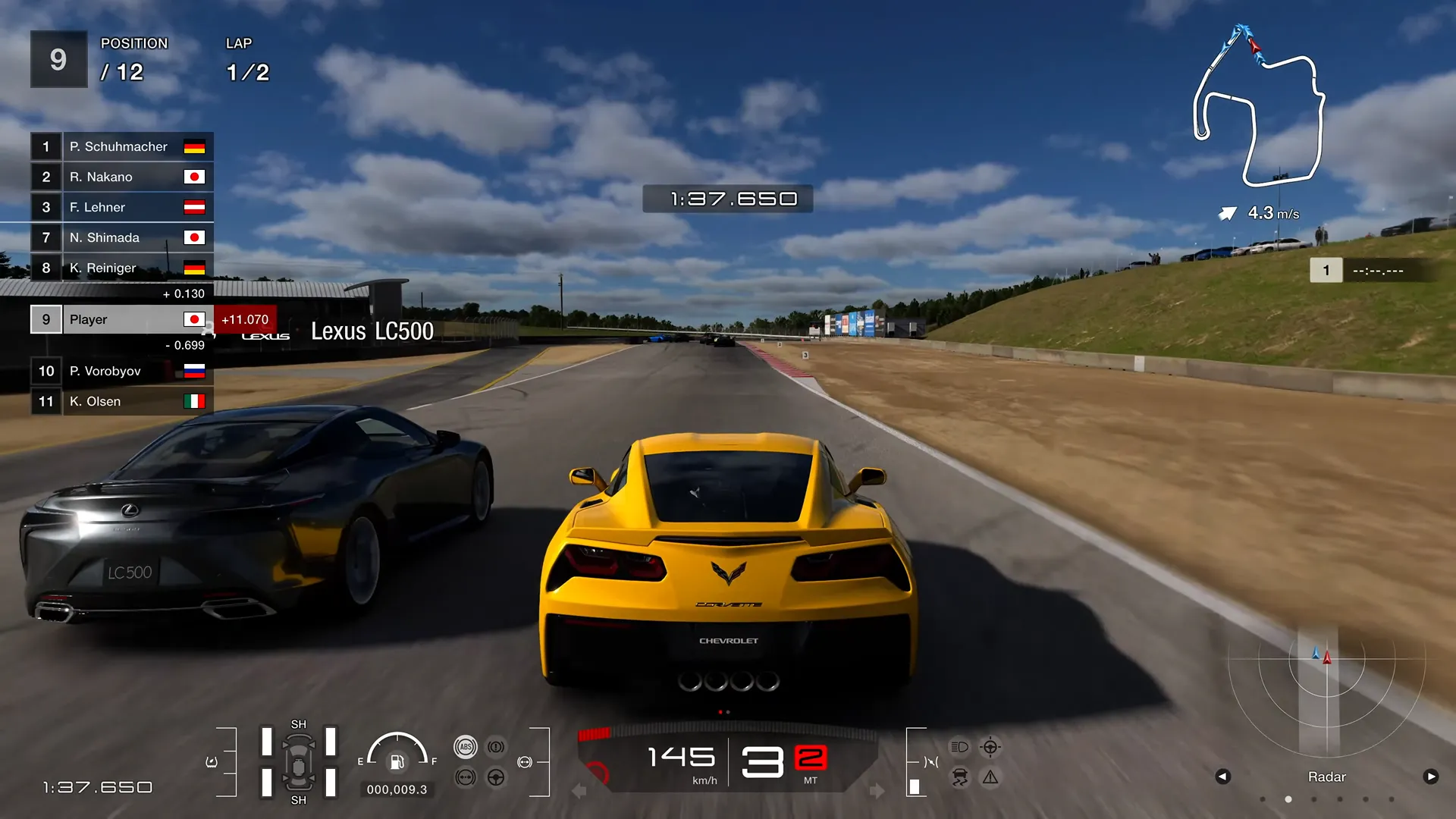1456x819 pixels.
Task: Open the track course minimap
Action: pyautogui.click(x=1259, y=106)
